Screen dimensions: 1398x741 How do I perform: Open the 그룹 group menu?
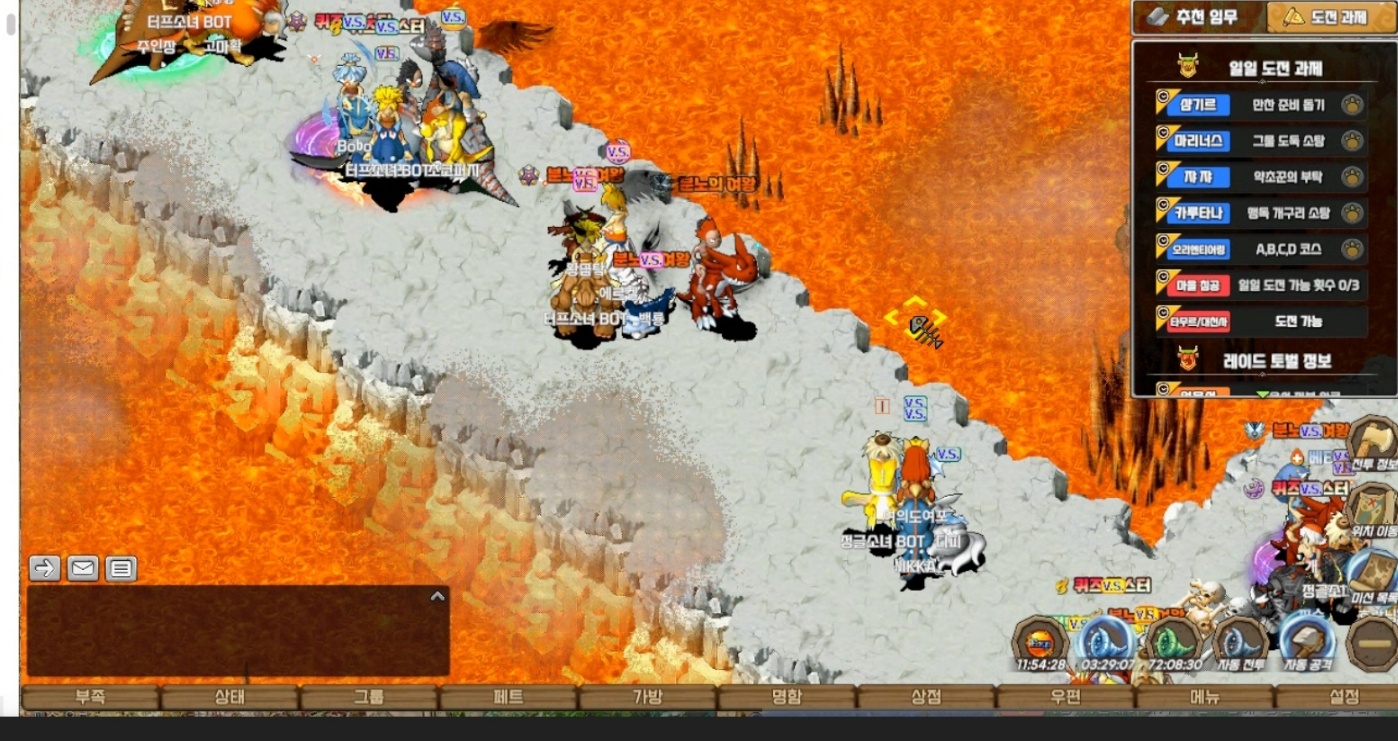pyautogui.click(x=368, y=697)
